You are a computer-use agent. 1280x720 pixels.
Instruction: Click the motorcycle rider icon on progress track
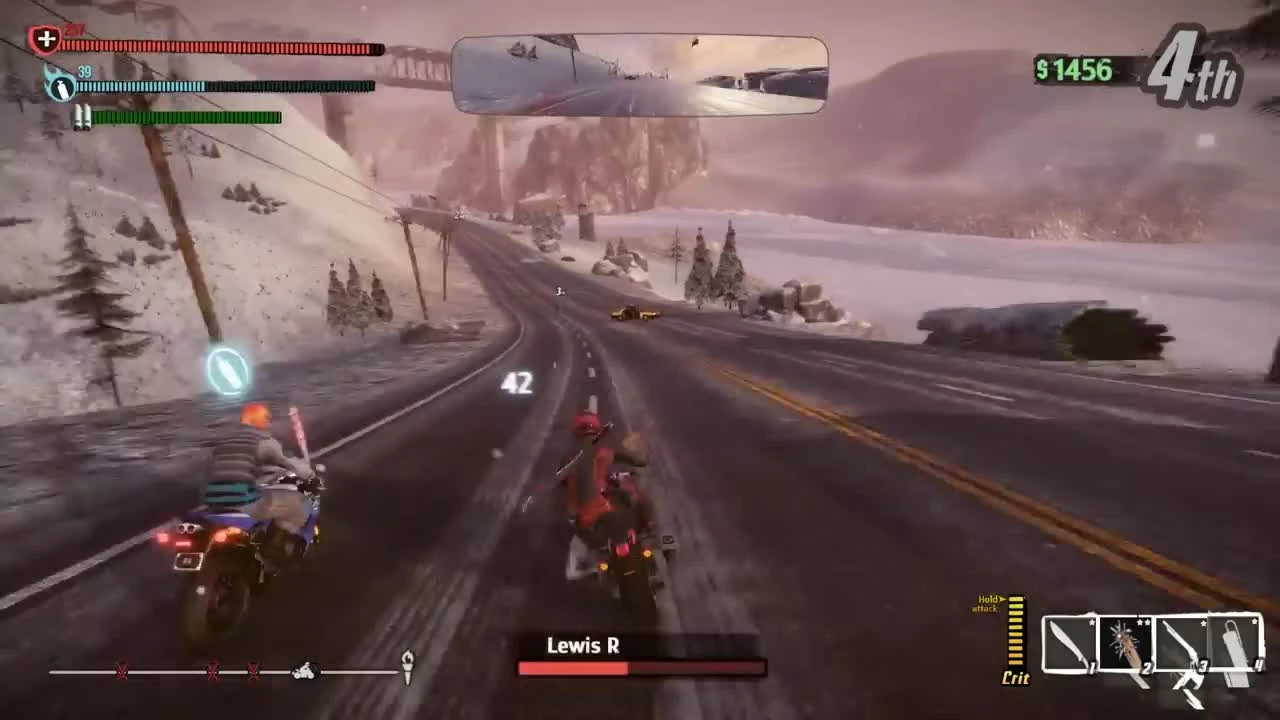tap(305, 672)
